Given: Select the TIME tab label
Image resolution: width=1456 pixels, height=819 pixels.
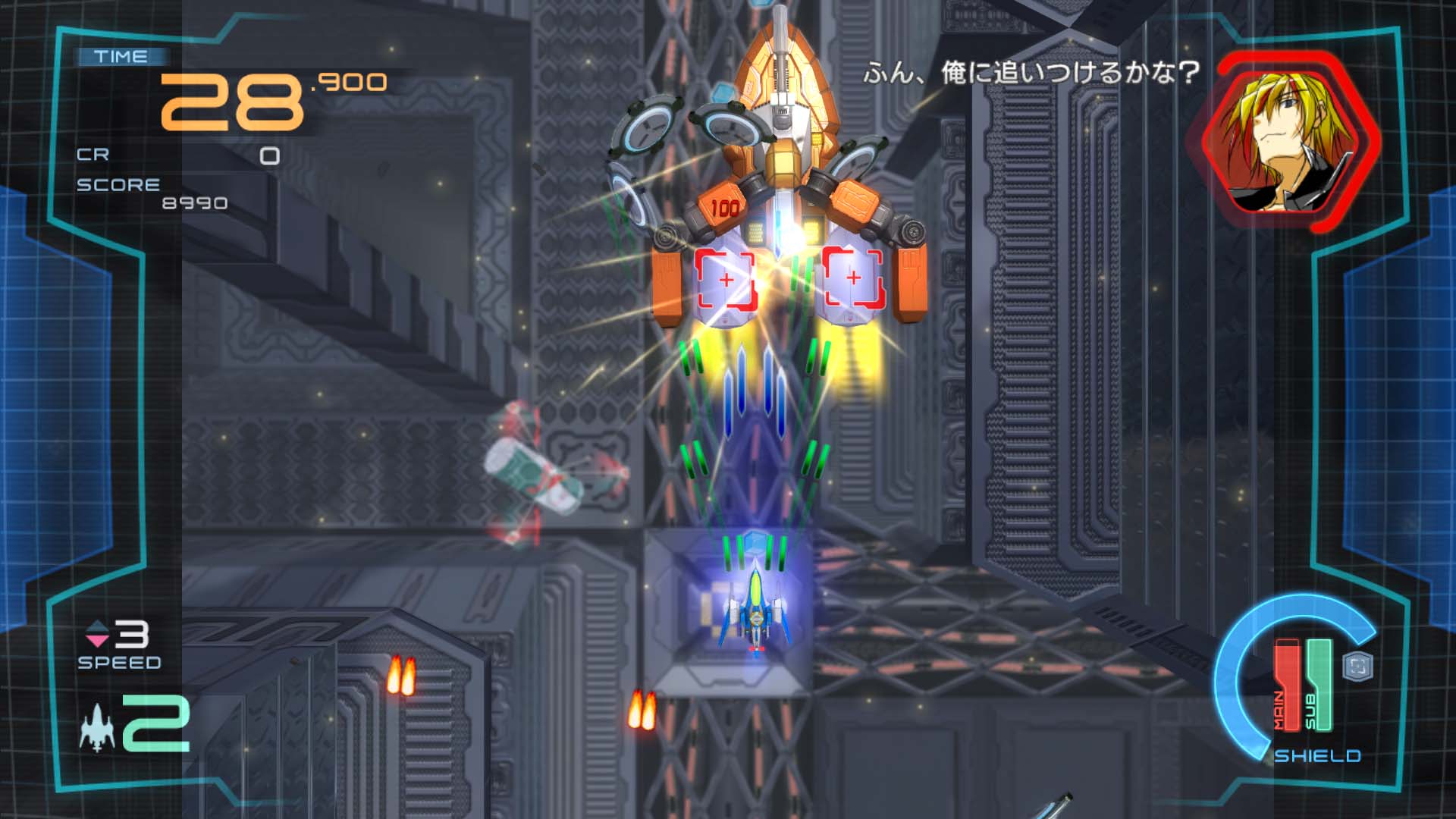Looking at the screenshot, I should coord(121,55).
